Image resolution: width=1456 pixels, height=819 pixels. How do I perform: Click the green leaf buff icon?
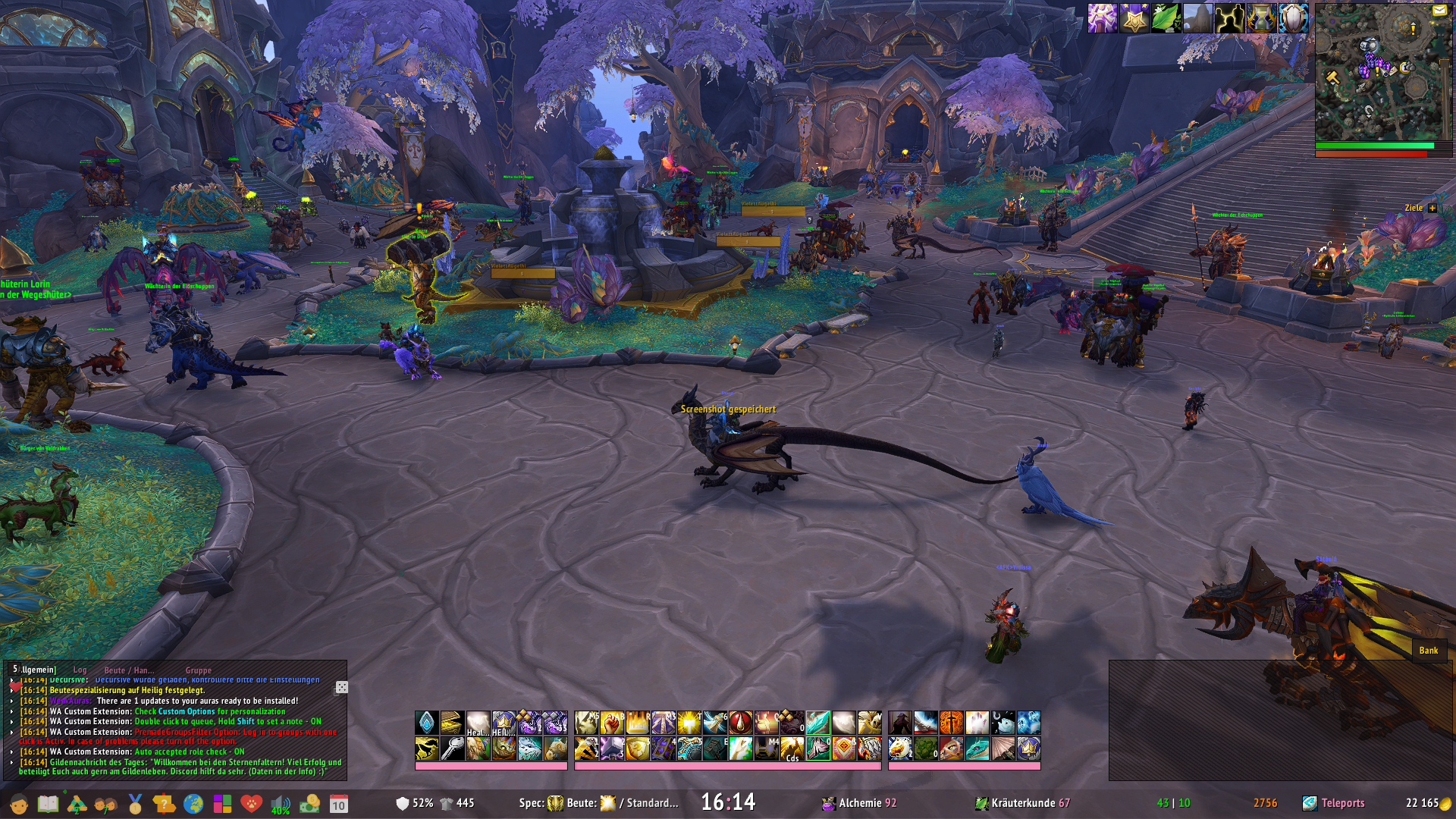click(x=1166, y=18)
